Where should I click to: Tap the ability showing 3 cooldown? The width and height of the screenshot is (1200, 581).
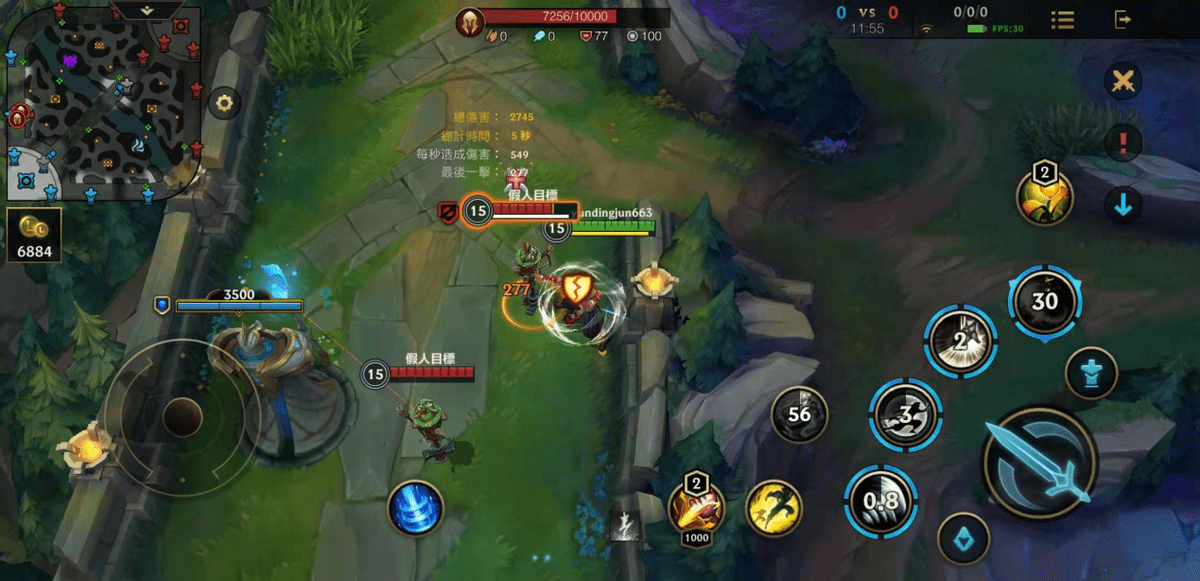tap(905, 414)
